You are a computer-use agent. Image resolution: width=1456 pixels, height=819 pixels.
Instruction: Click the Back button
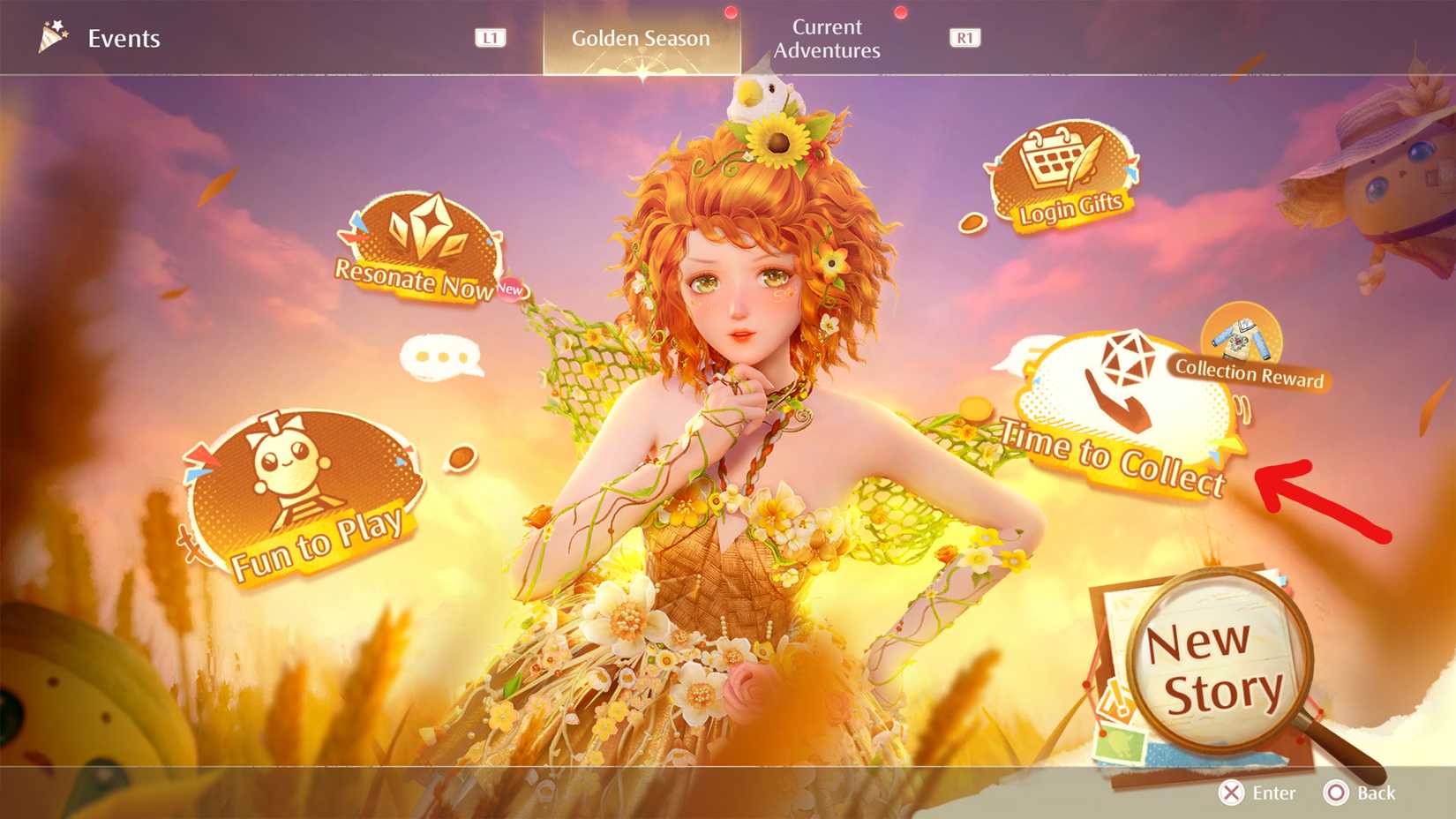click(x=1359, y=793)
